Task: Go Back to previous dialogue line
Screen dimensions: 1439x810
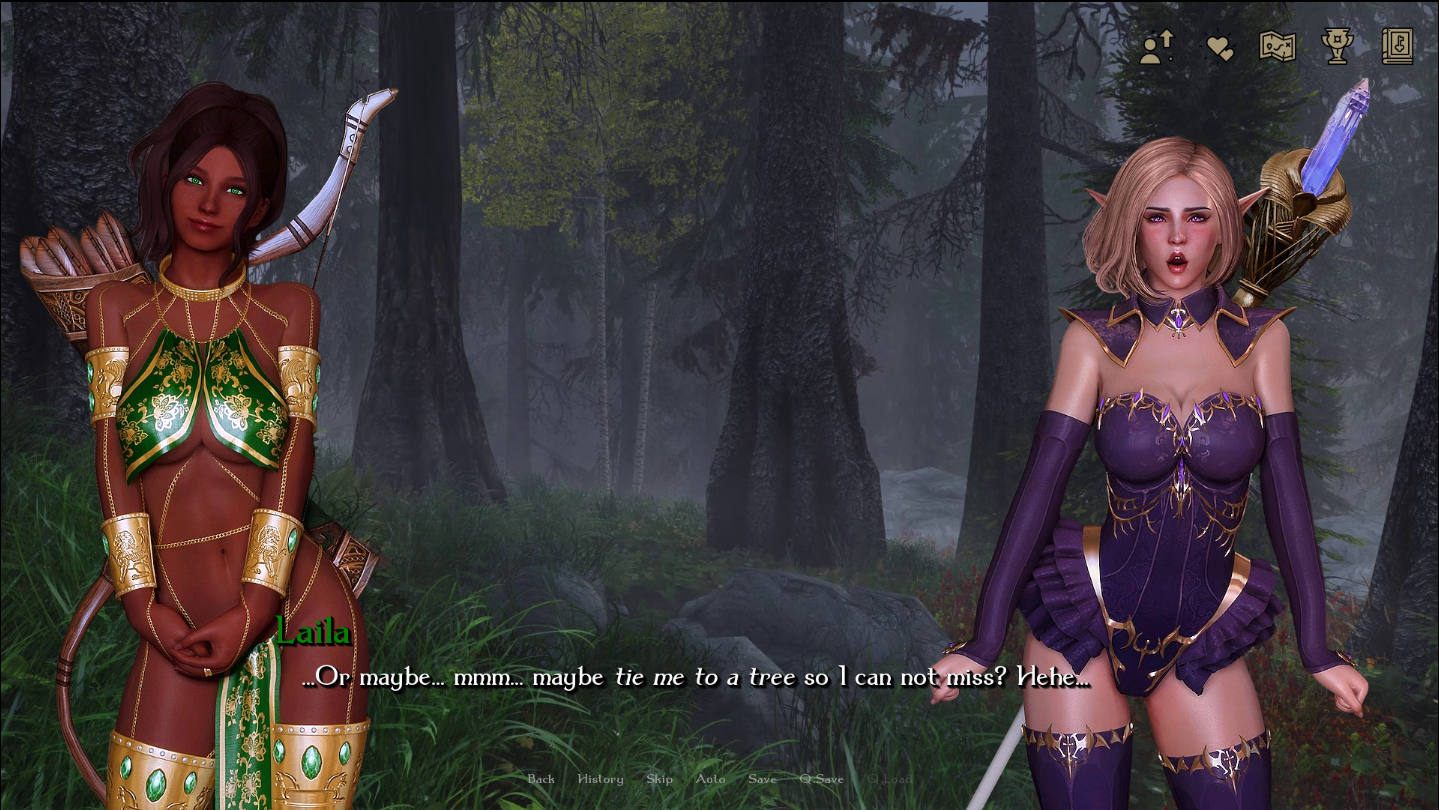Action: 541,779
